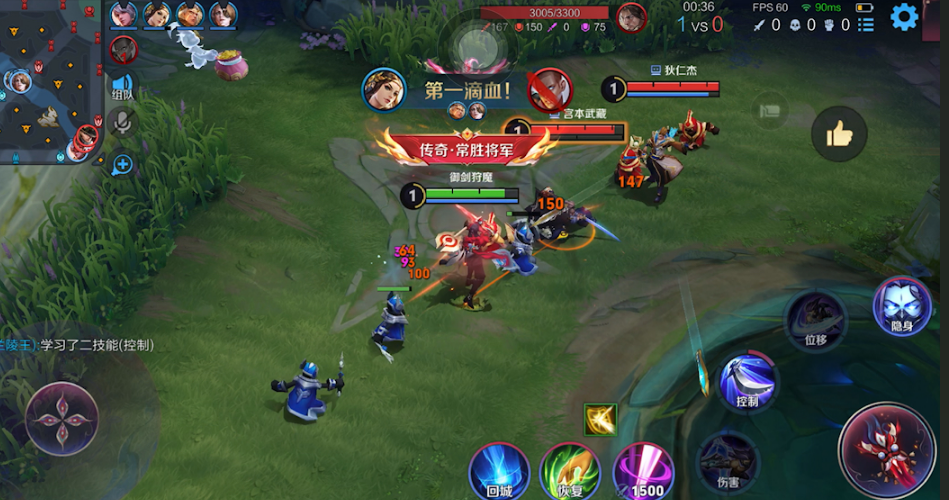This screenshot has width=949, height=500.
Task: Open the blue plus quick-chat bubble
Action: click(122, 164)
